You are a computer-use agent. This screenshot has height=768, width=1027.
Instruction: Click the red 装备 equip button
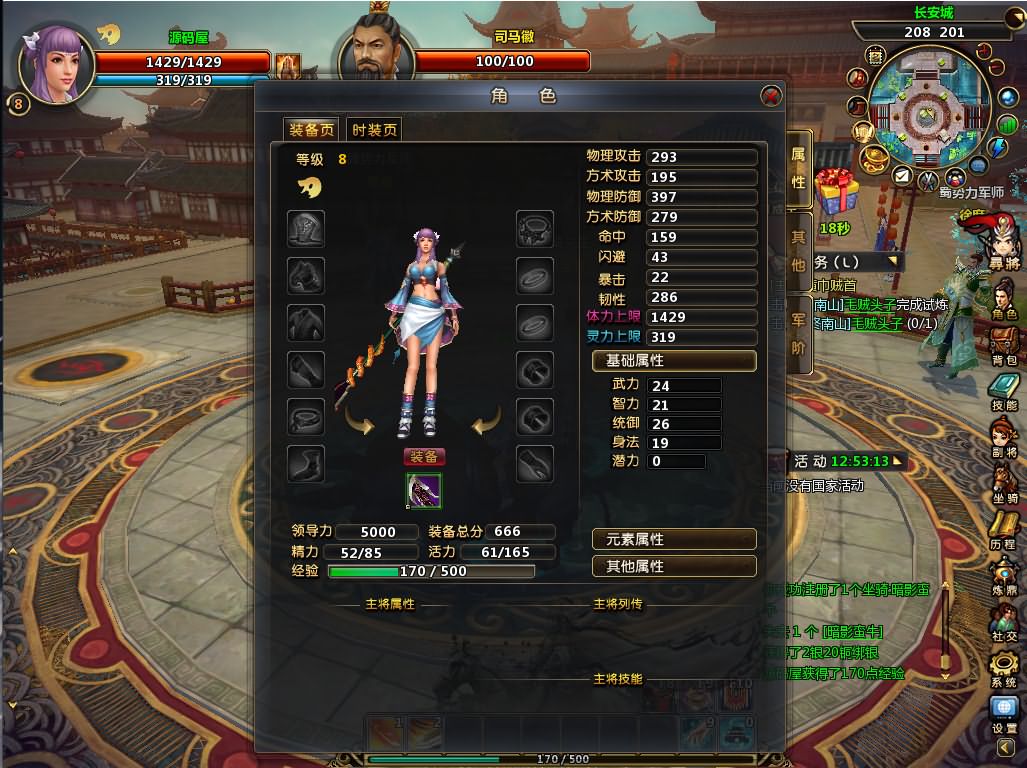[424, 457]
